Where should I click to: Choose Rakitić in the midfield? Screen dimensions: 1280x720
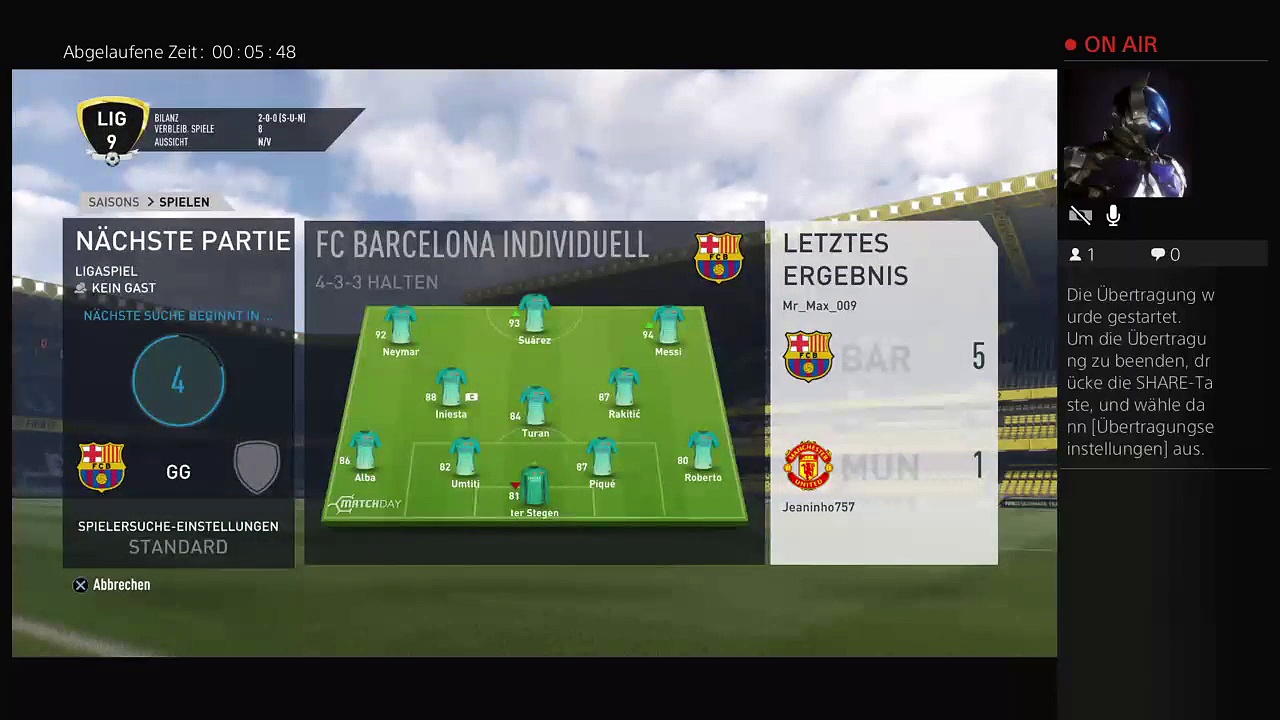(623, 393)
